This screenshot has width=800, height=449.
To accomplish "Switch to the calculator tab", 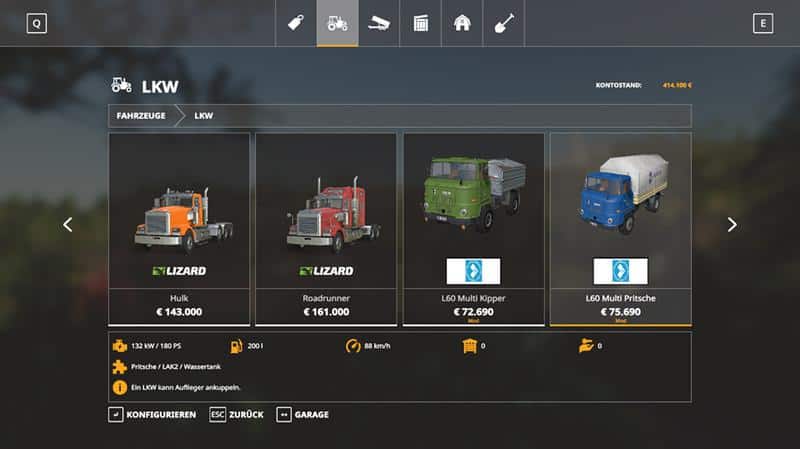I will pos(421,23).
